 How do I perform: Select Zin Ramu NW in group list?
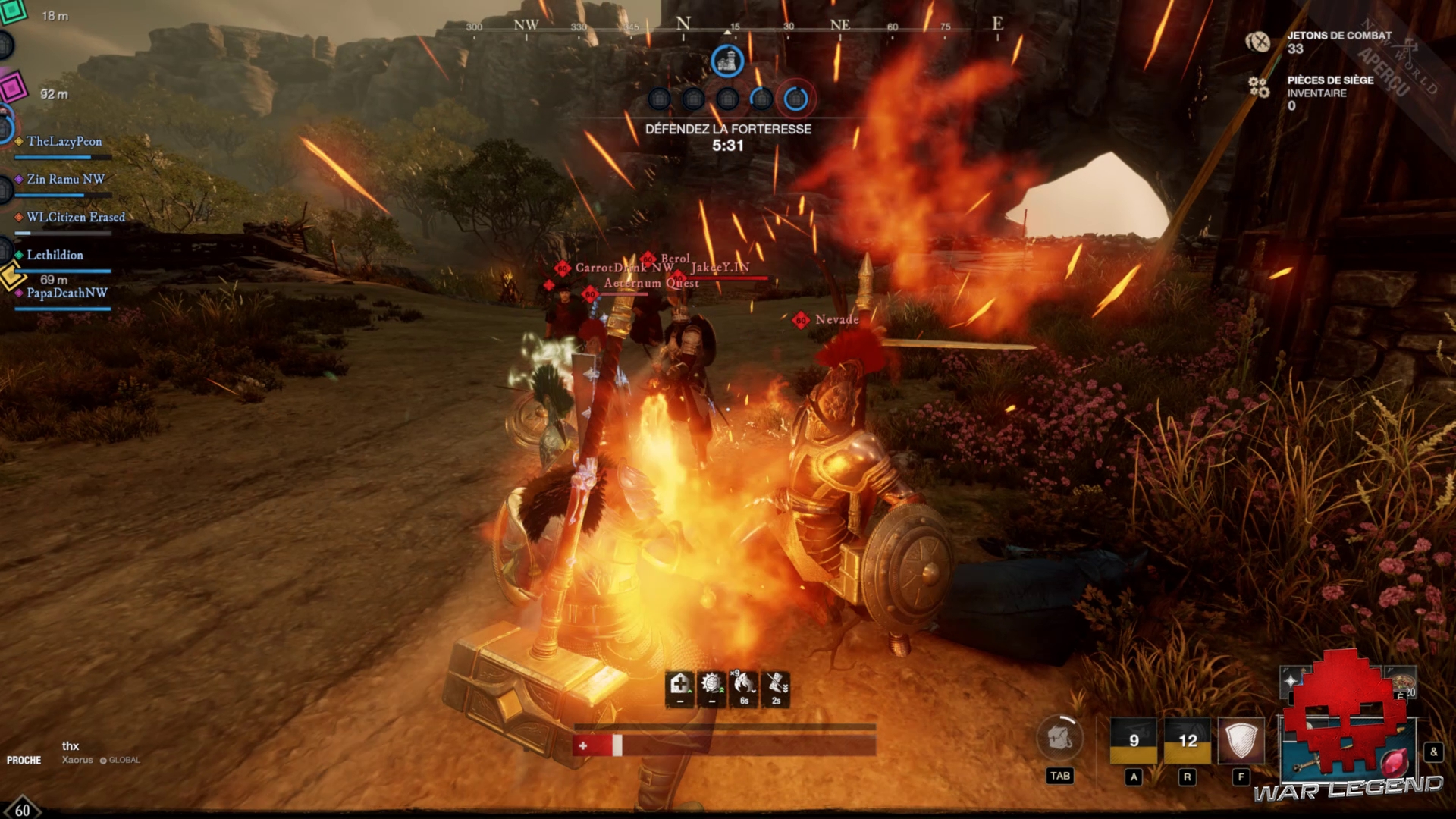pyautogui.click(x=65, y=180)
